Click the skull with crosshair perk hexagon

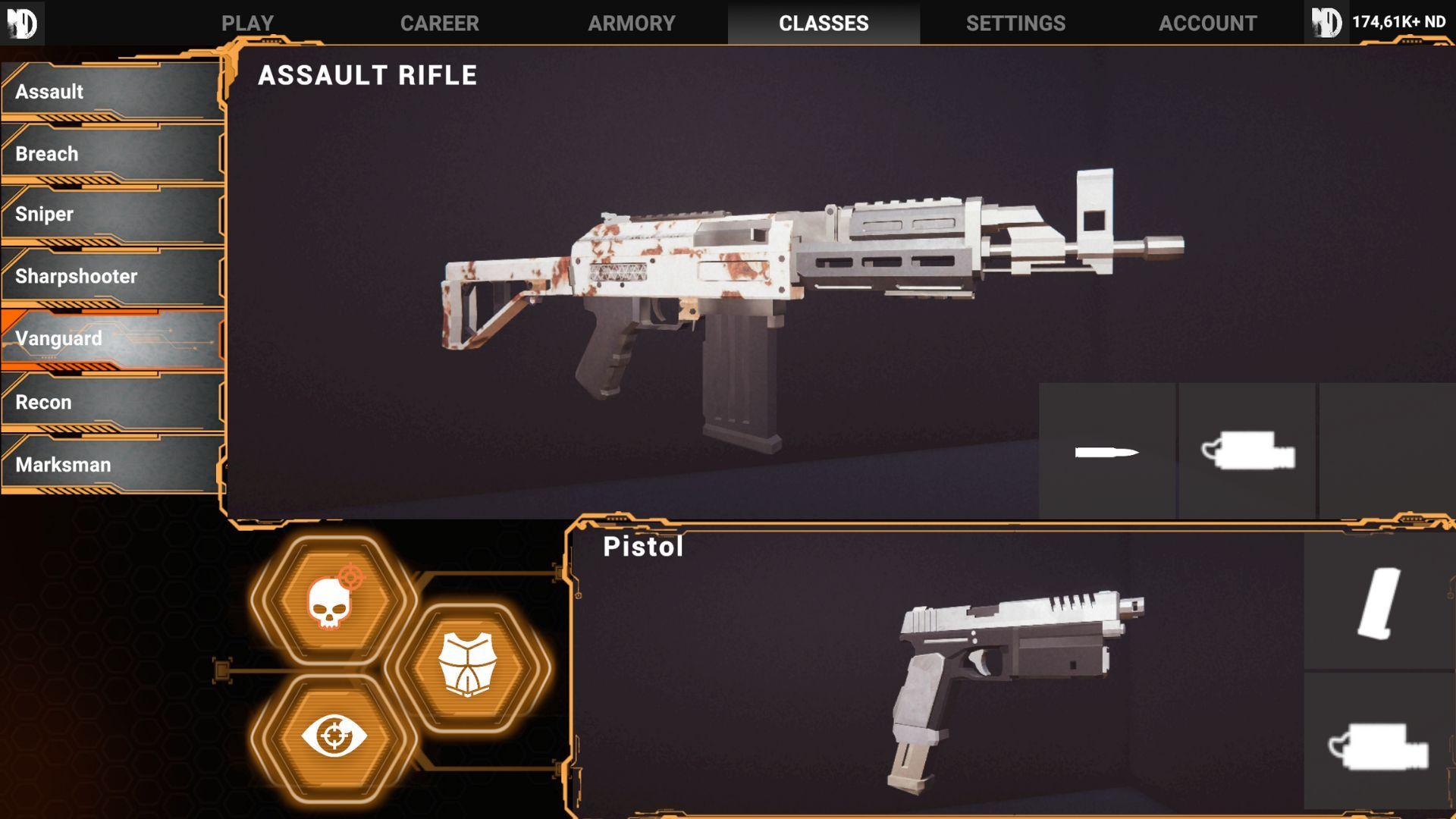[x=334, y=601]
